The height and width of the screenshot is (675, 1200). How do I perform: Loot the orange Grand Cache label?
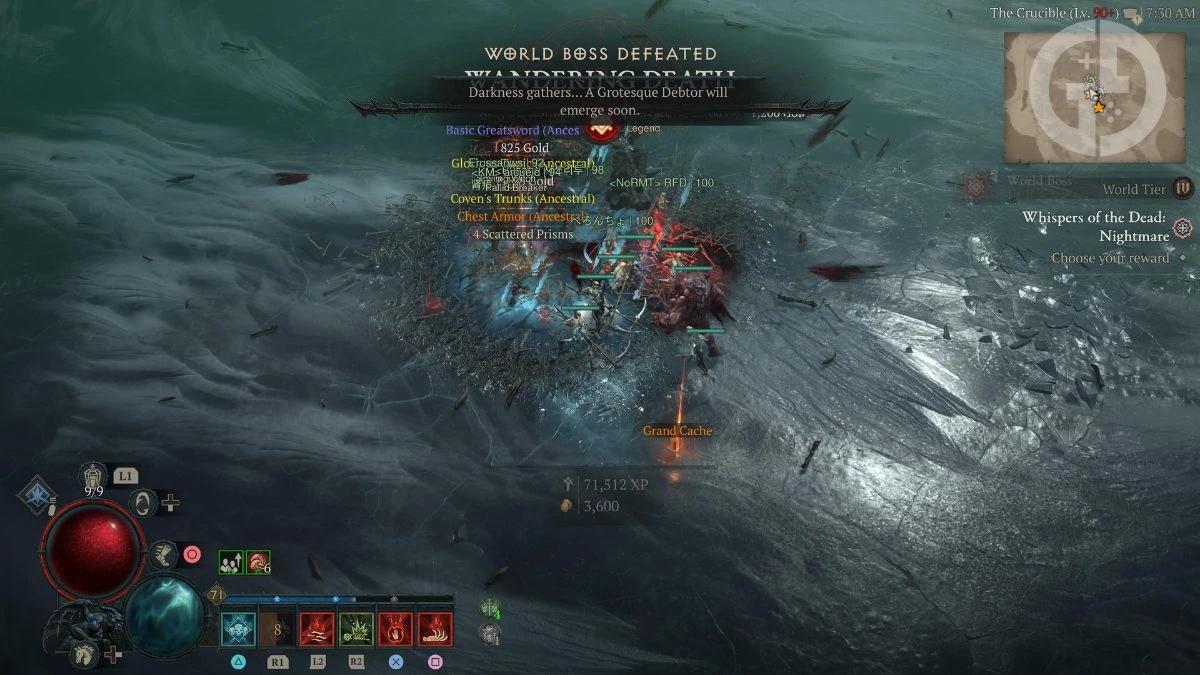[x=677, y=431]
